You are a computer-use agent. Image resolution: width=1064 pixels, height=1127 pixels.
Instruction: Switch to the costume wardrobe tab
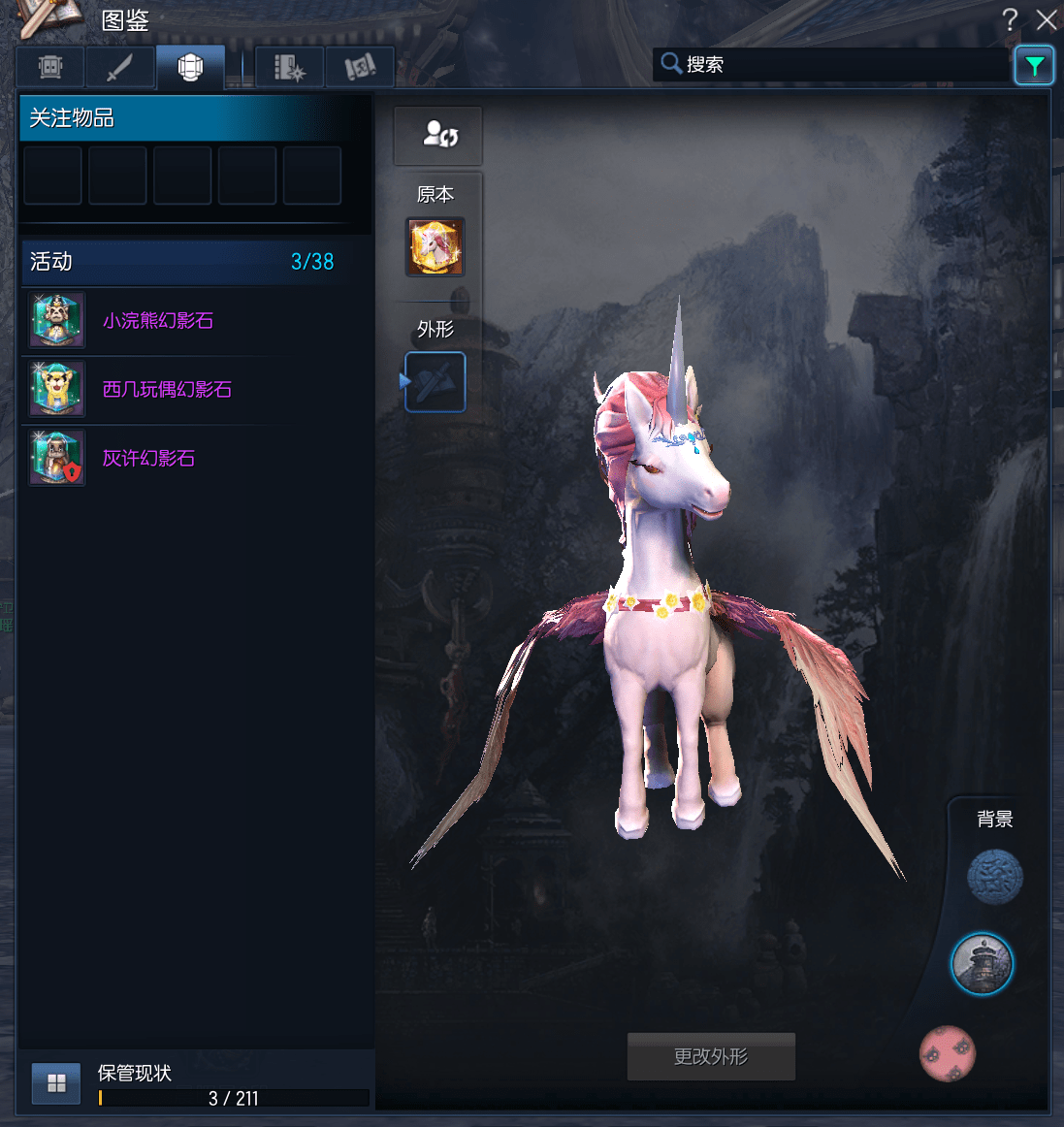[50, 67]
